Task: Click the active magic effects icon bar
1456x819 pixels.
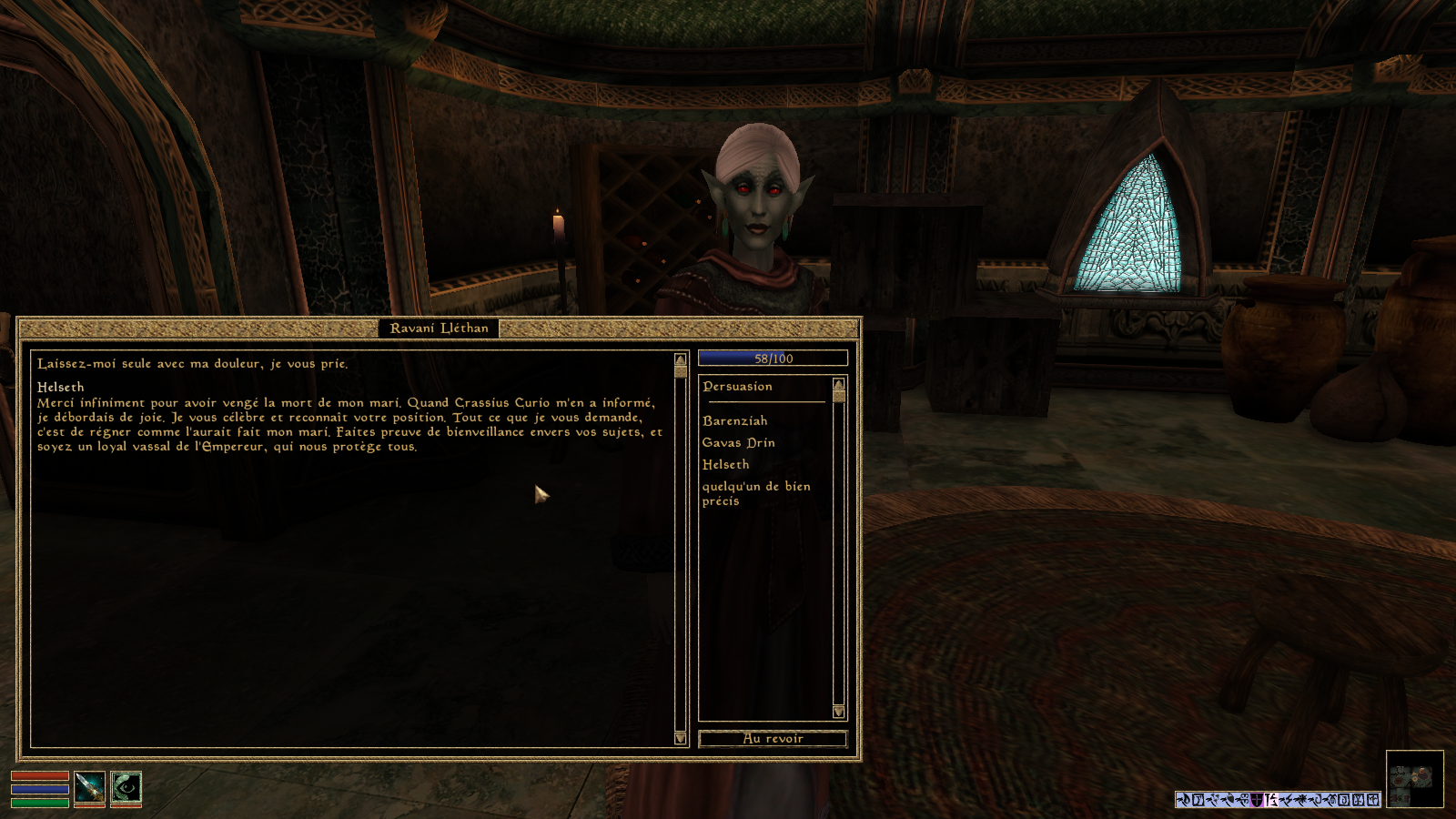Action: [1278, 800]
